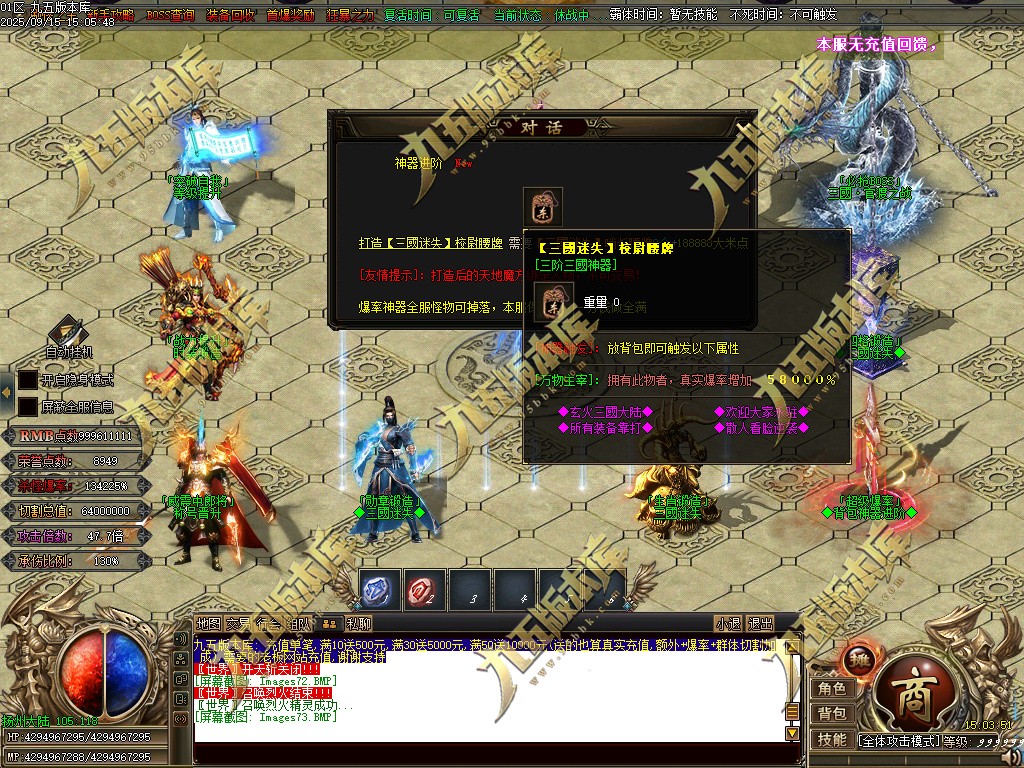Viewport: 1024px width, 768px height.
Task: Enable the 开启隐身模式 checkbox
Action: point(28,380)
